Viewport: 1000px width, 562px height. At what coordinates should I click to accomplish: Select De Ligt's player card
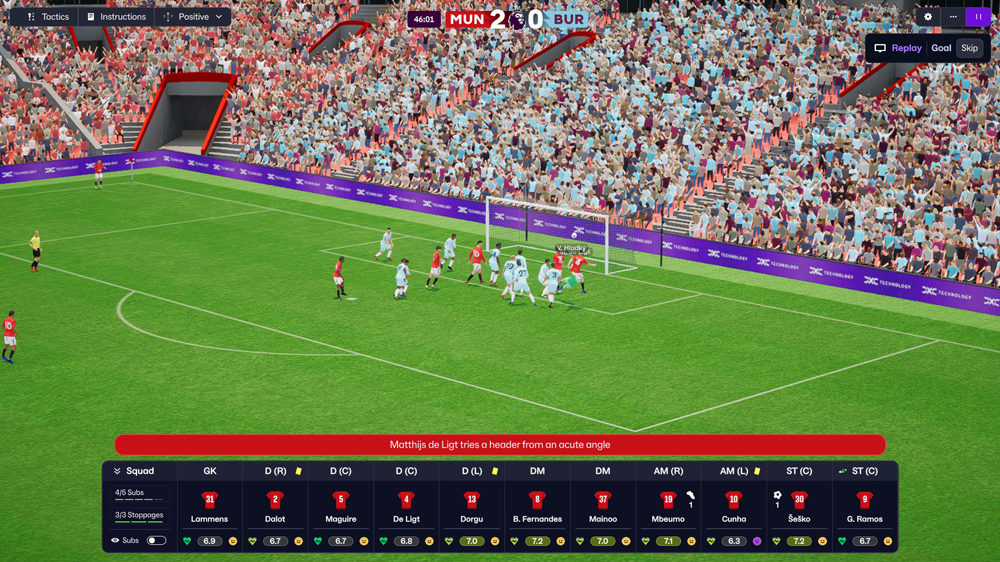point(406,505)
